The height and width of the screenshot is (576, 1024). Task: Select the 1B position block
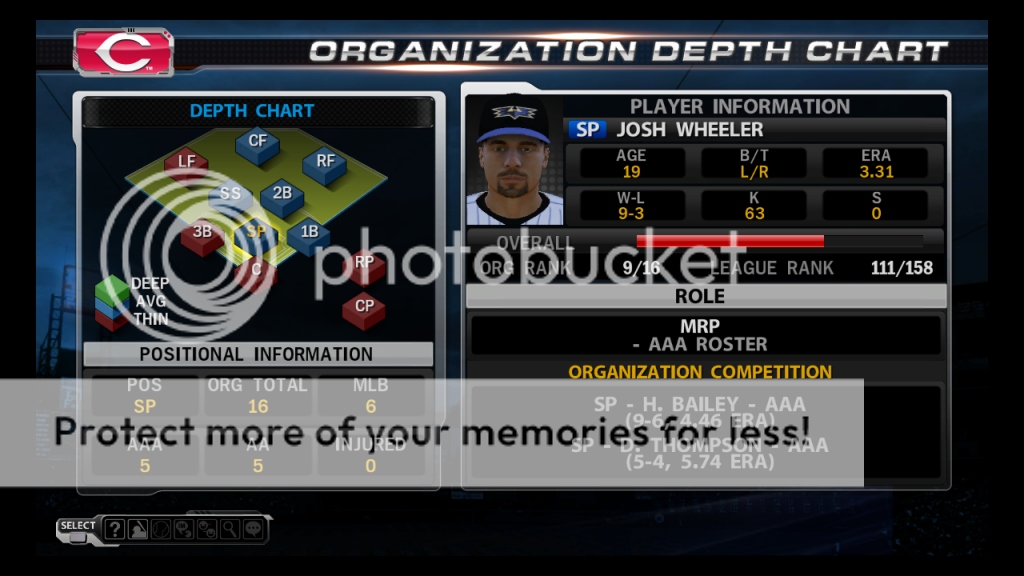(x=308, y=233)
